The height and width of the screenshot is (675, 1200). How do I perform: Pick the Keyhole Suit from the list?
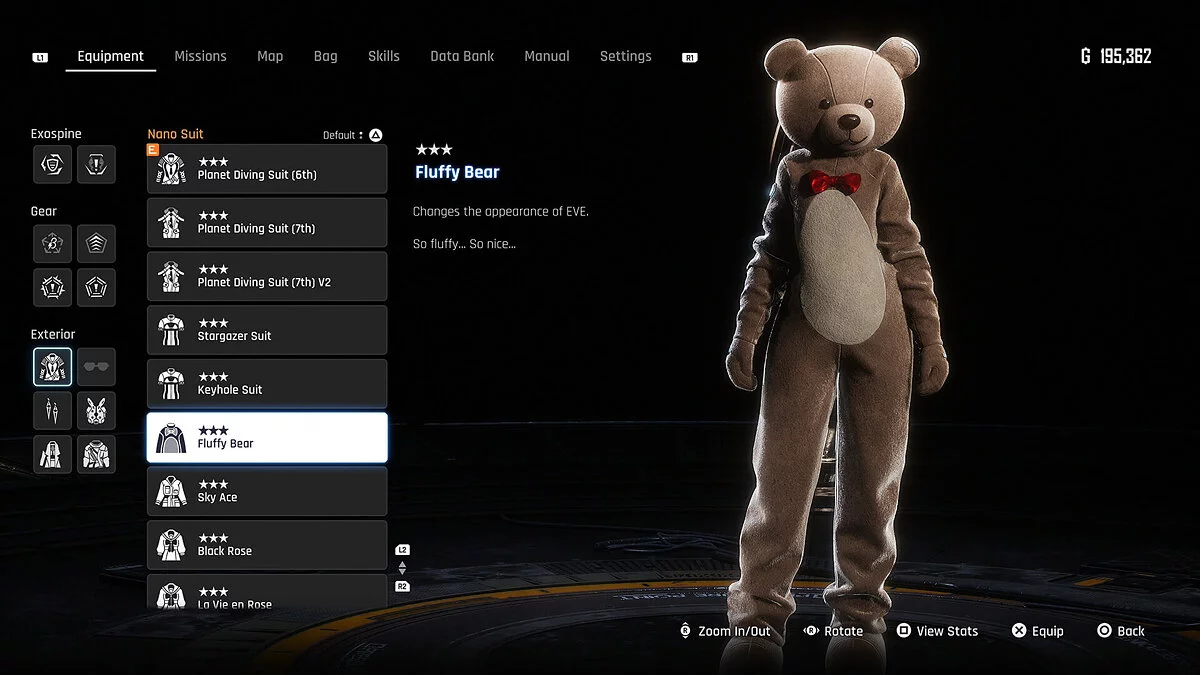coord(267,384)
